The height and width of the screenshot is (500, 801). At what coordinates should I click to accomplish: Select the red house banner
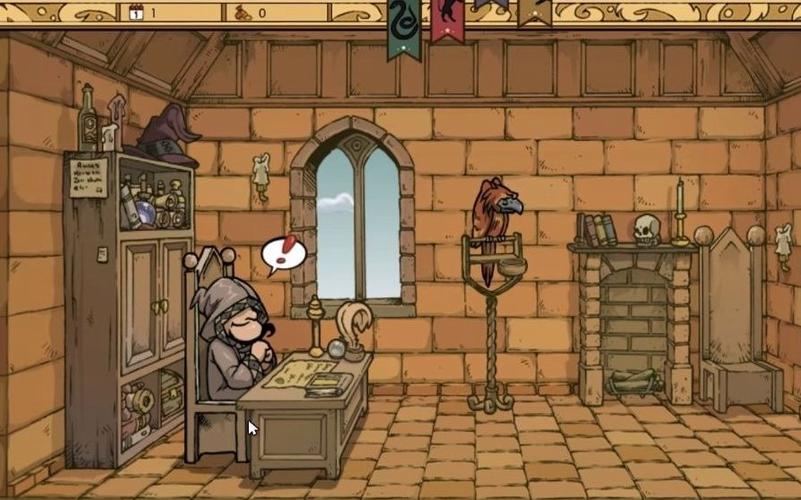(447, 18)
